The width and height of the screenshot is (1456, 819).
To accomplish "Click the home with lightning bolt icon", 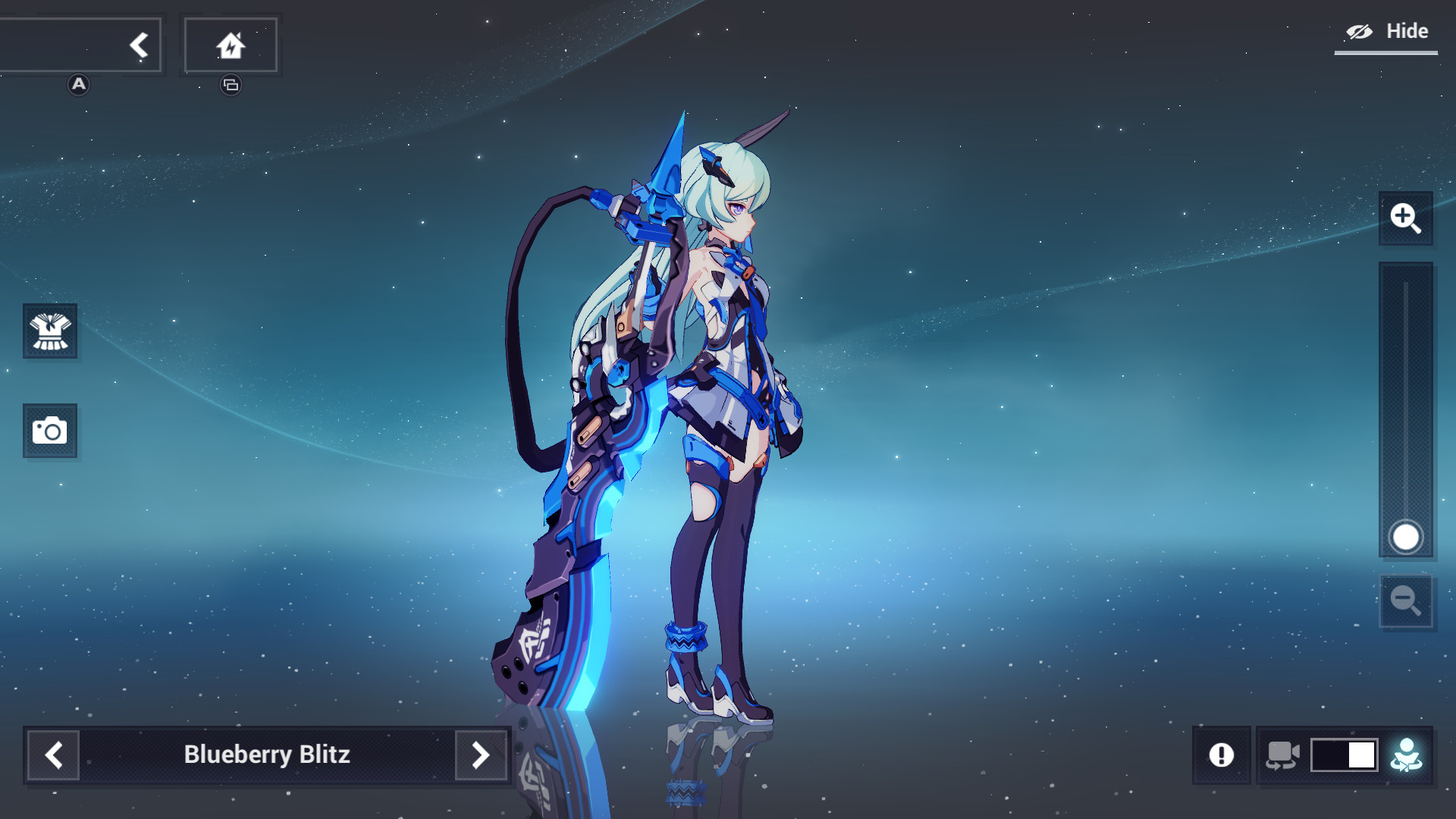I will (x=231, y=44).
